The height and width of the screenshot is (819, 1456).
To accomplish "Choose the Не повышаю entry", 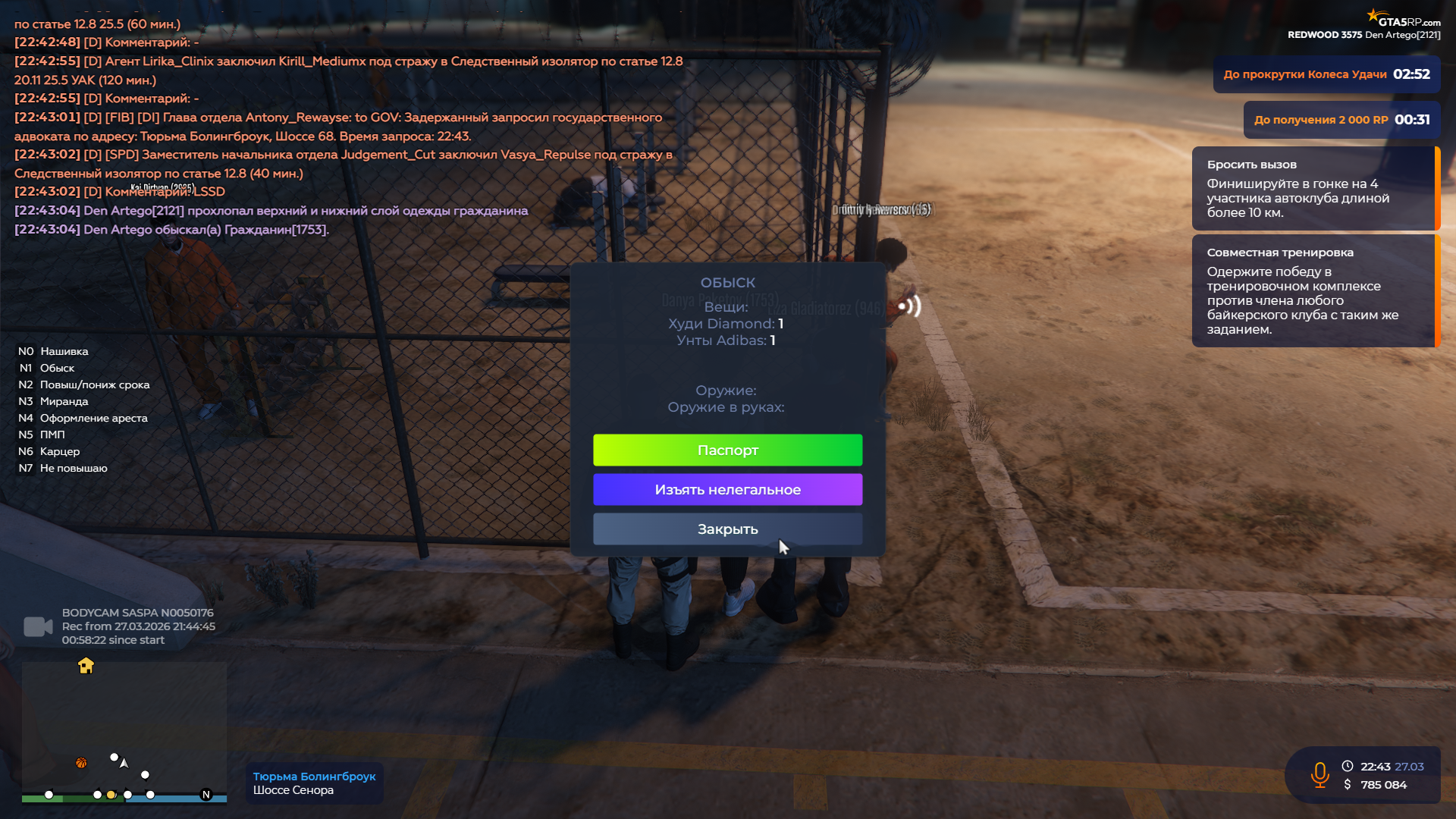I will pyautogui.click(x=74, y=468).
